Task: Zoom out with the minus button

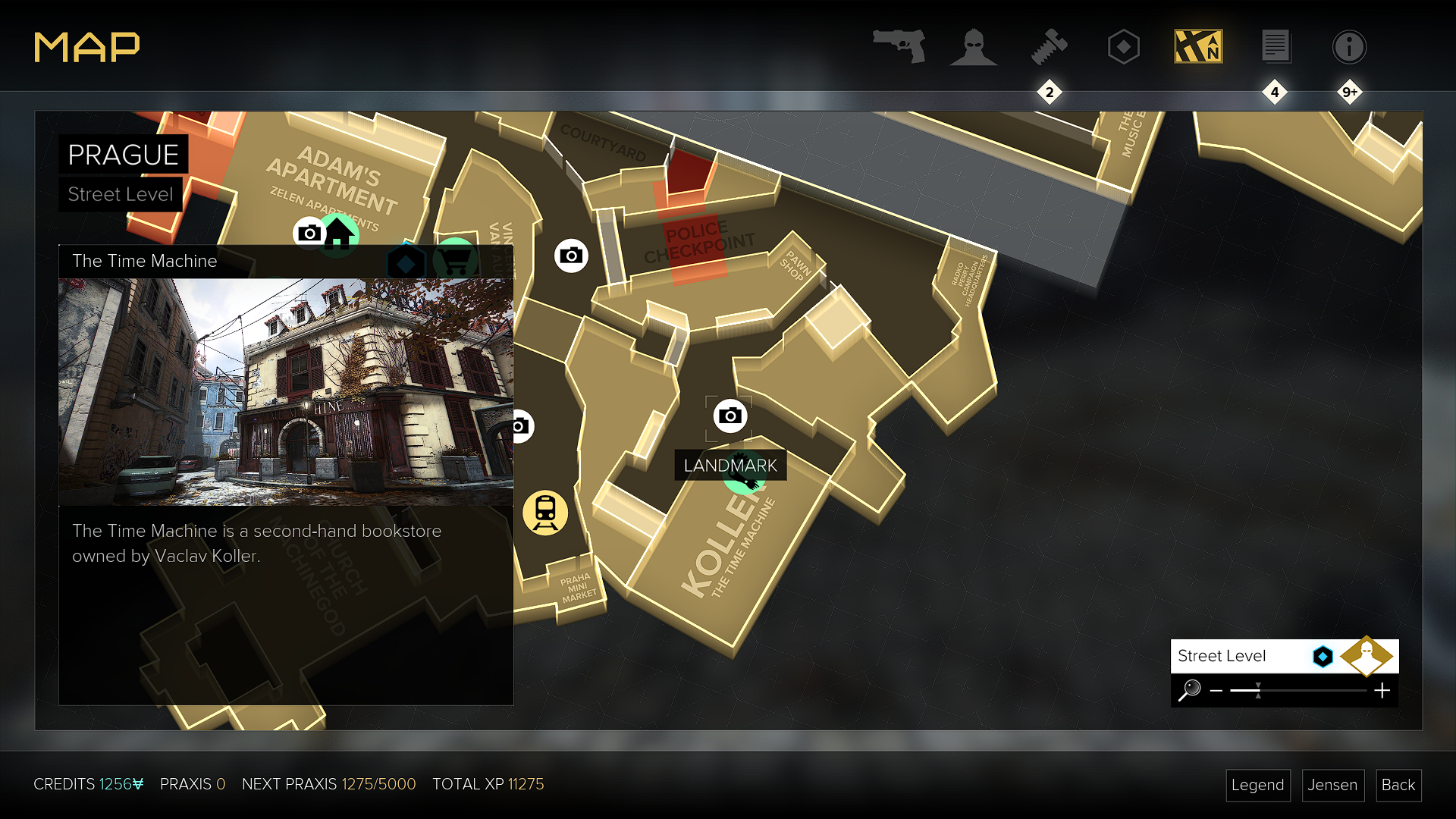Action: [x=1216, y=691]
